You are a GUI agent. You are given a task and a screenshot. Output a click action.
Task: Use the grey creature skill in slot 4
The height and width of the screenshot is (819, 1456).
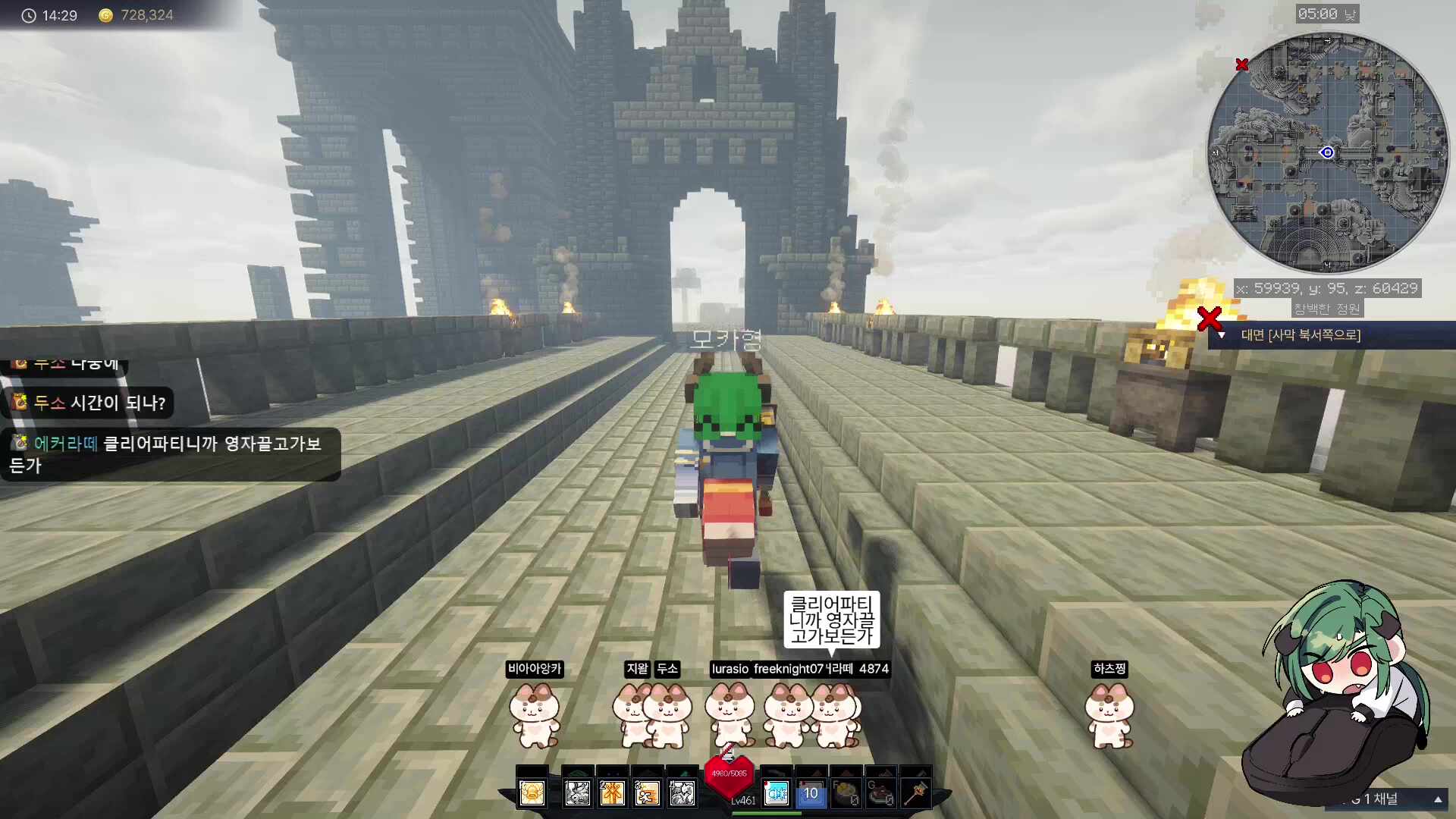(682, 793)
